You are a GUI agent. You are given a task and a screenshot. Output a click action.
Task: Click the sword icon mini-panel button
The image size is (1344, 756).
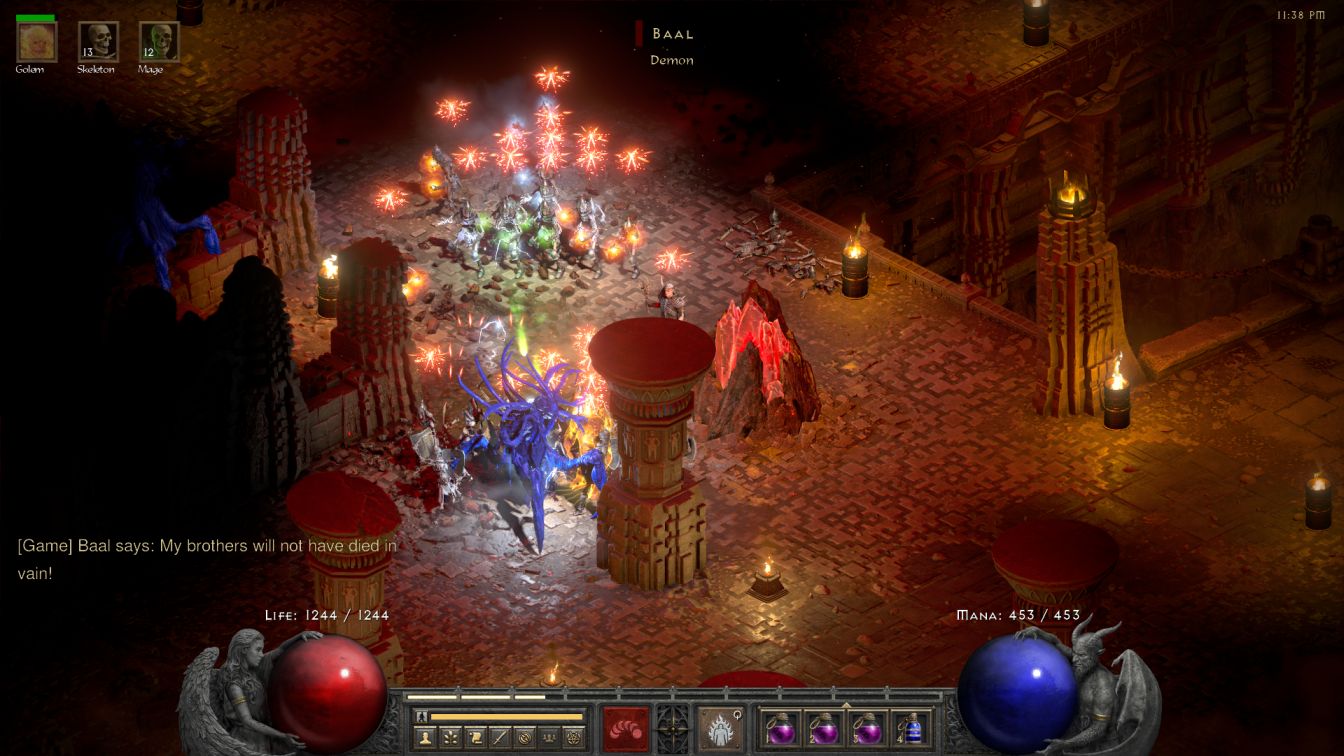coord(499,738)
